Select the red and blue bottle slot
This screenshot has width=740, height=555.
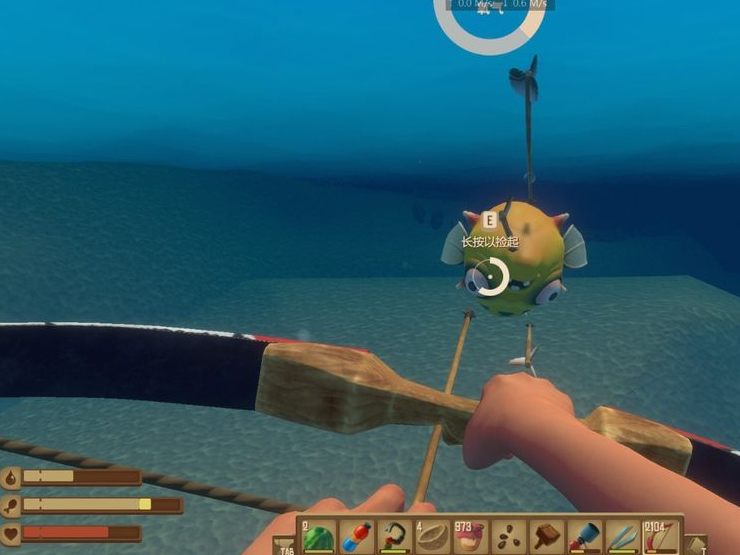[356, 536]
